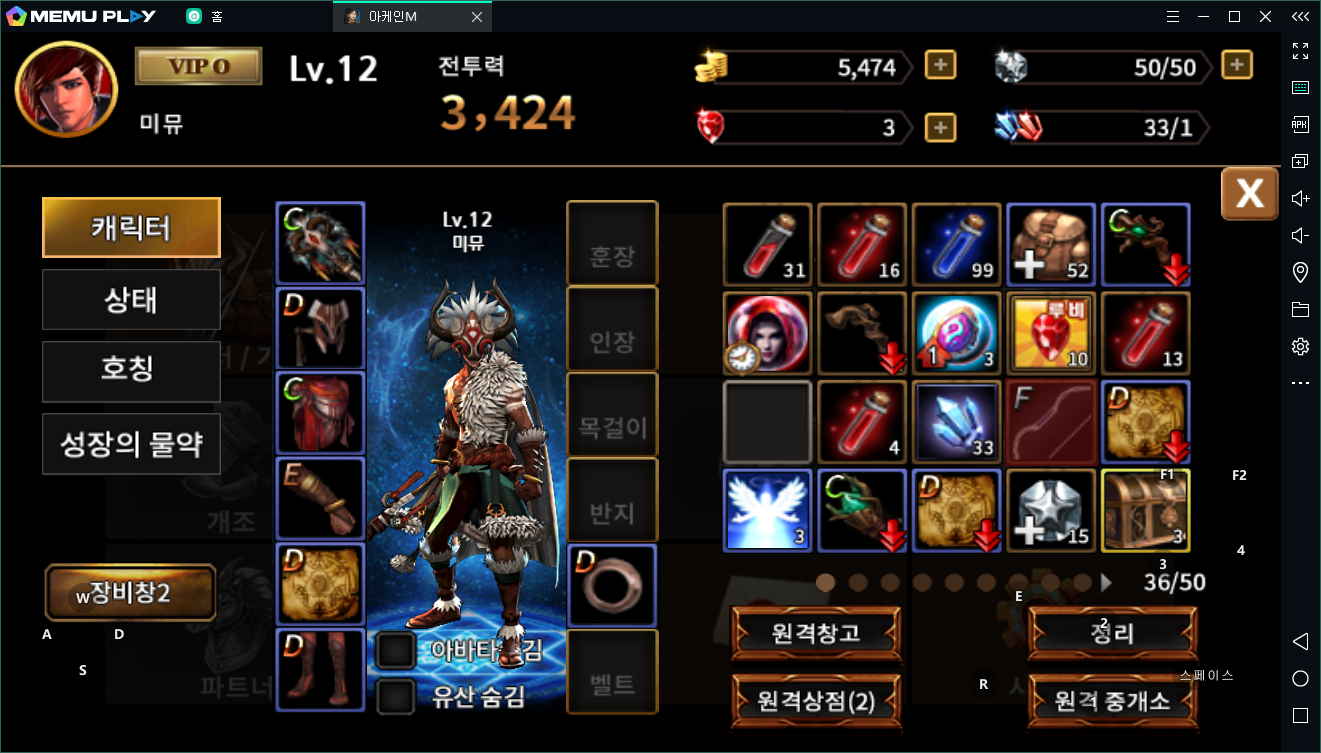This screenshot has height=753, width=1321.
Task: Select the 호칭 tab
Action: [x=131, y=372]
